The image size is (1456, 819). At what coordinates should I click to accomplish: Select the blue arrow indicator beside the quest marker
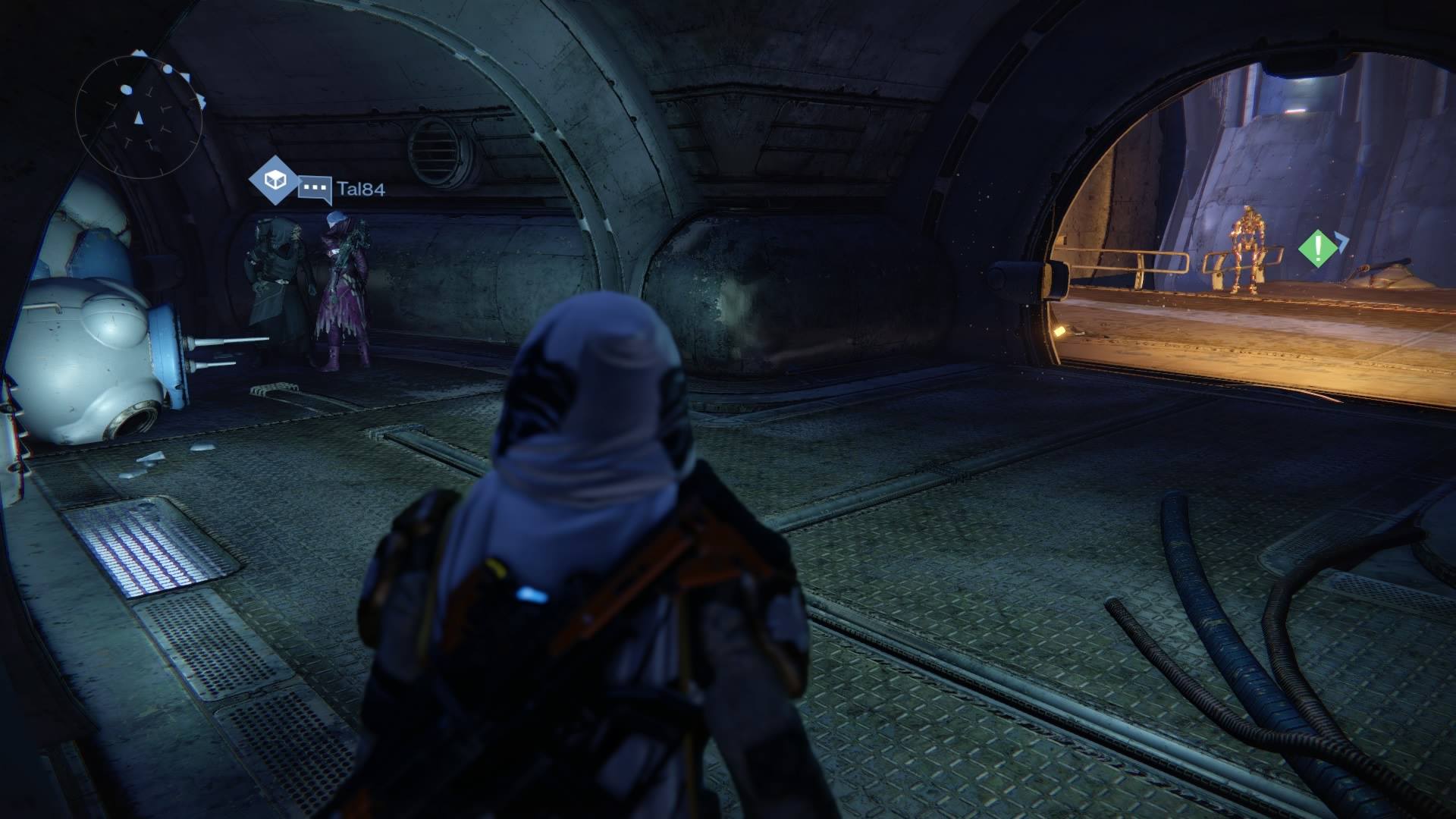coord(1341,242)
